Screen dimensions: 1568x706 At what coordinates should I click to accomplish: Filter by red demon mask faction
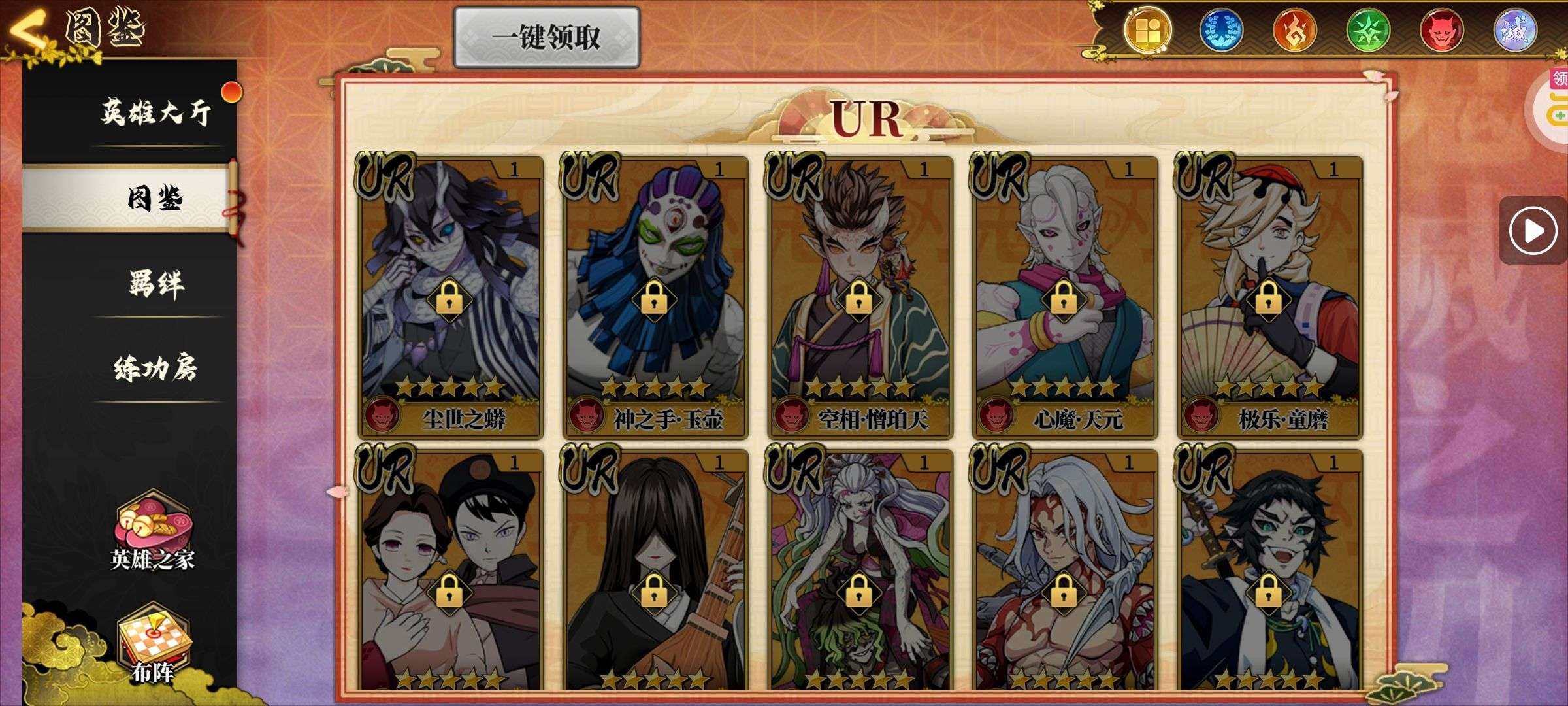[x=1442, y=31]
